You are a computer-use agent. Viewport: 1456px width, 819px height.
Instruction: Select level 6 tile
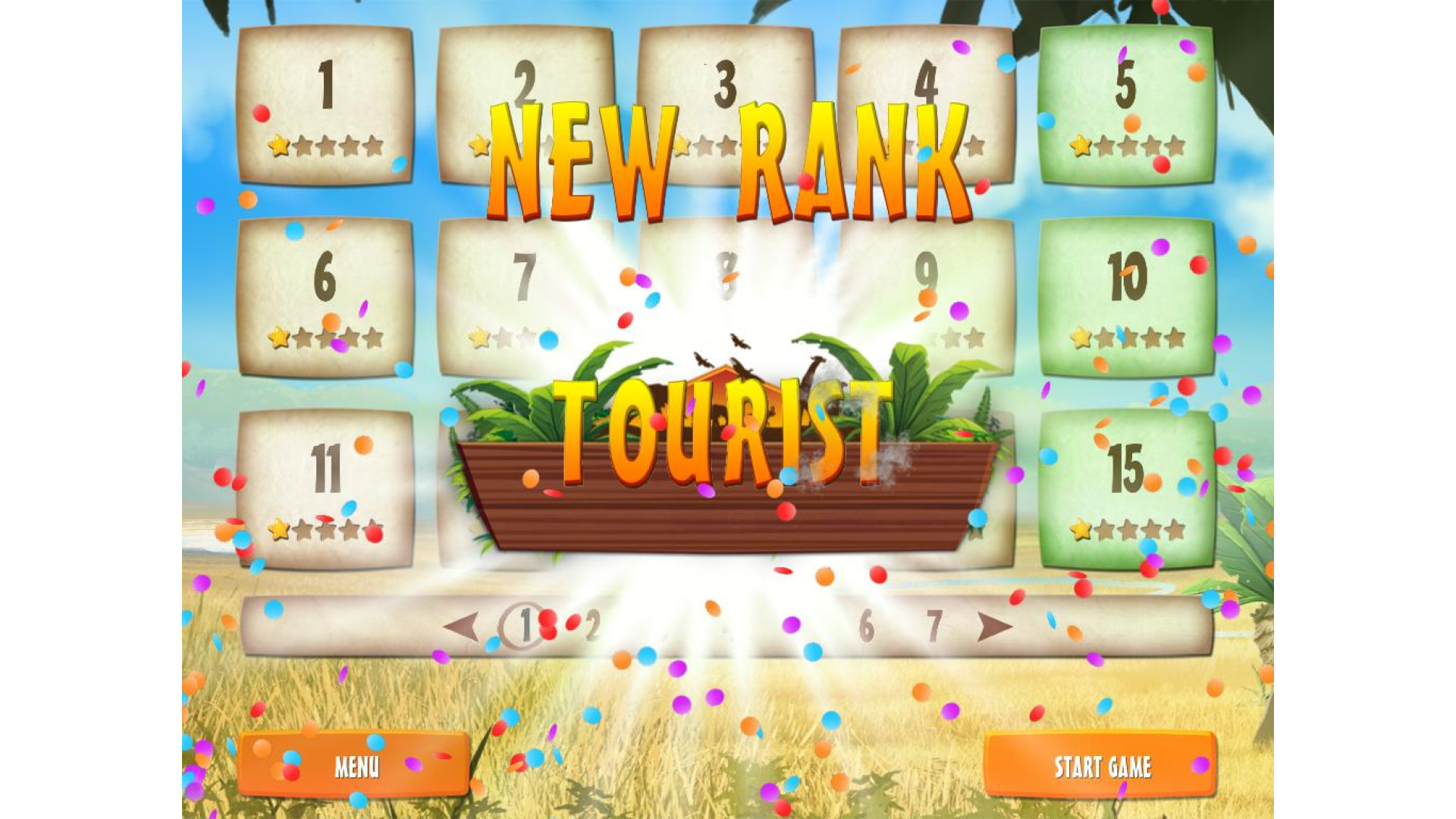coord(326,297)
